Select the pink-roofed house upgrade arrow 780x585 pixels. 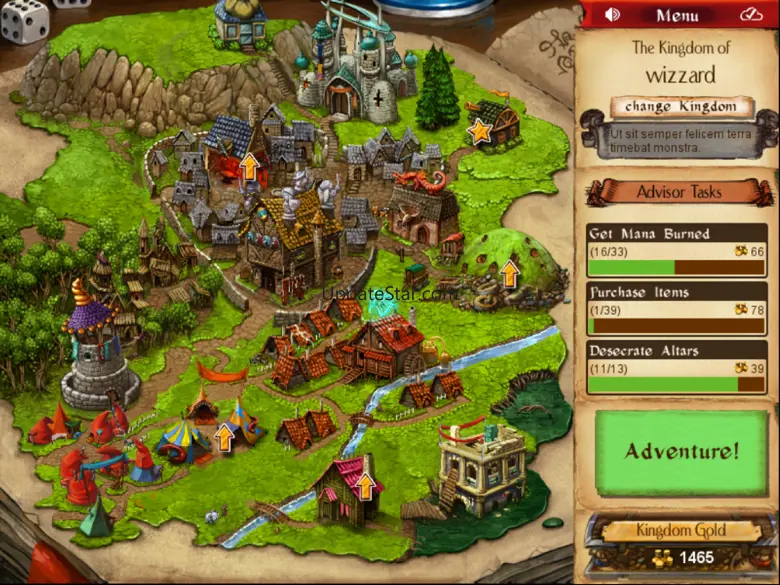365,486
